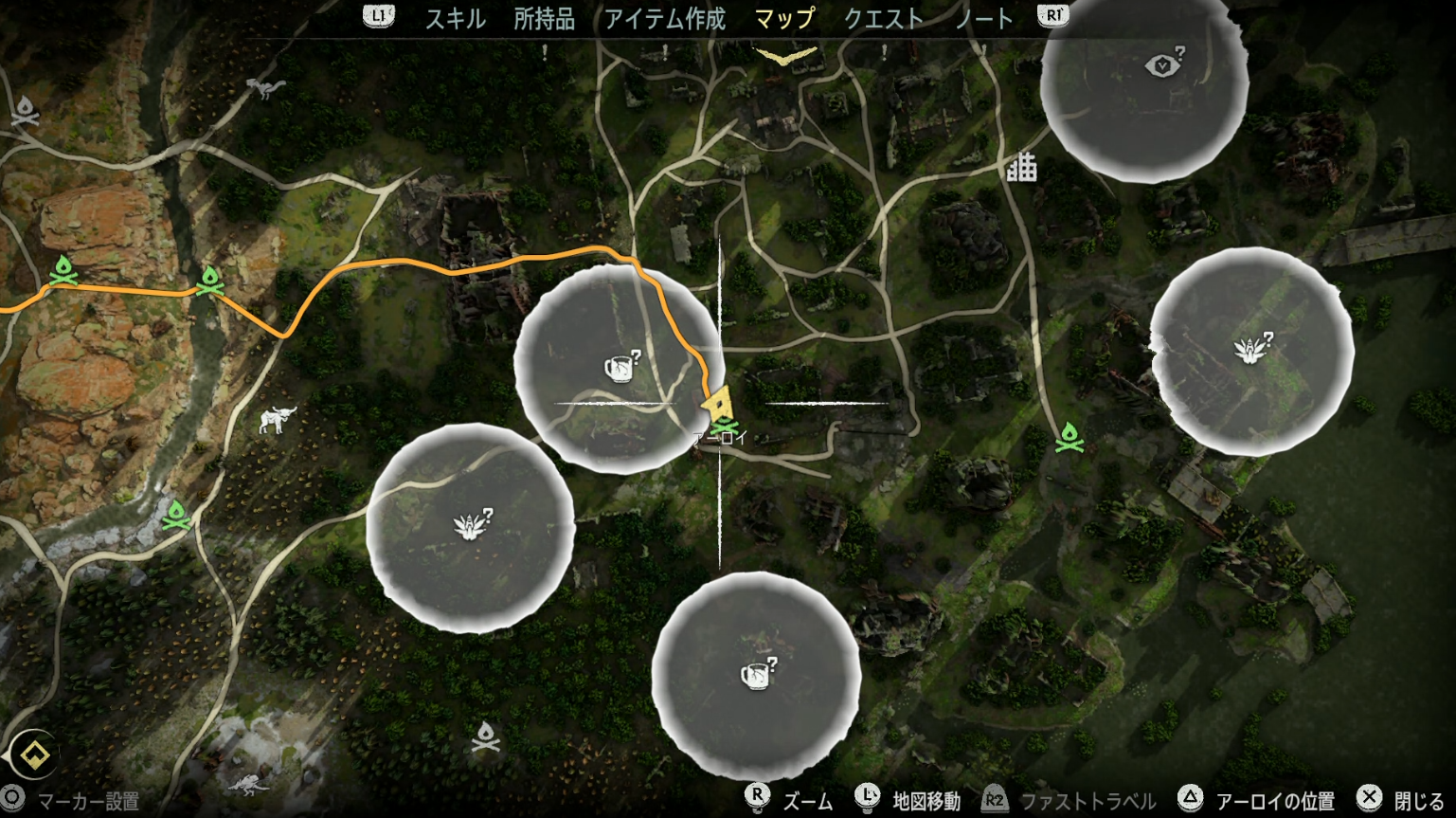The width and height of the screenshot is (1456, 818).
Task: Select the highlighted マップ tab
Action: pyautogui.click(x=784, y=19)
